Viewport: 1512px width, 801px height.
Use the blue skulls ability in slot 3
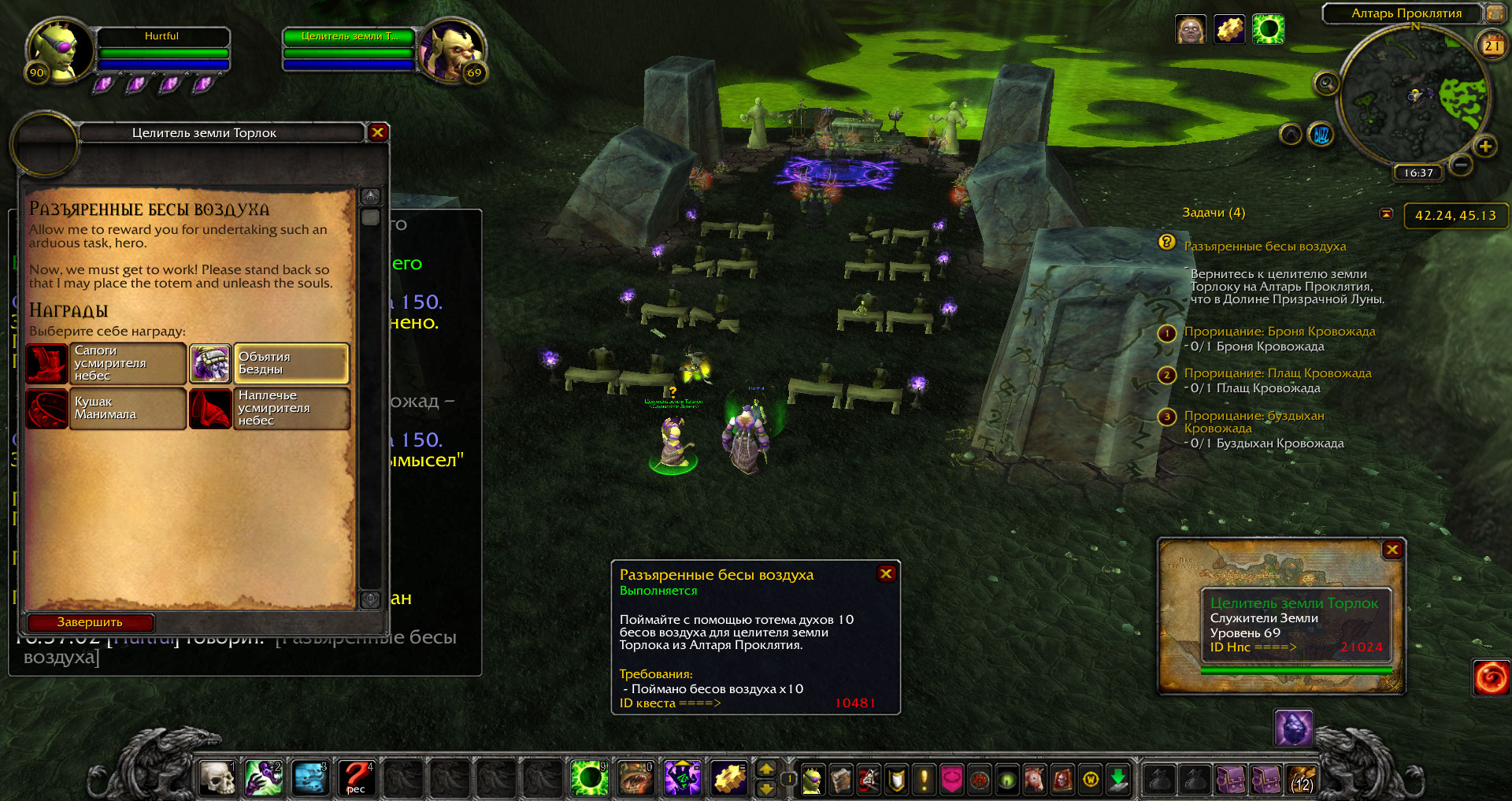pyautogui.click(x=310, y=778)
